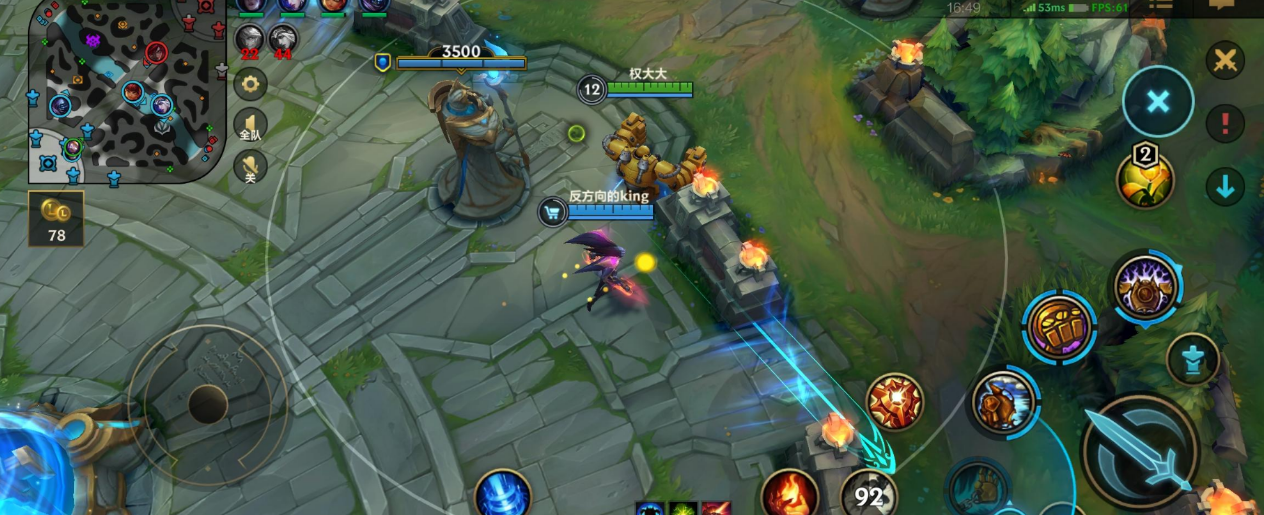
Task: Open settings with the gear icon
Action: click(250, 84)
